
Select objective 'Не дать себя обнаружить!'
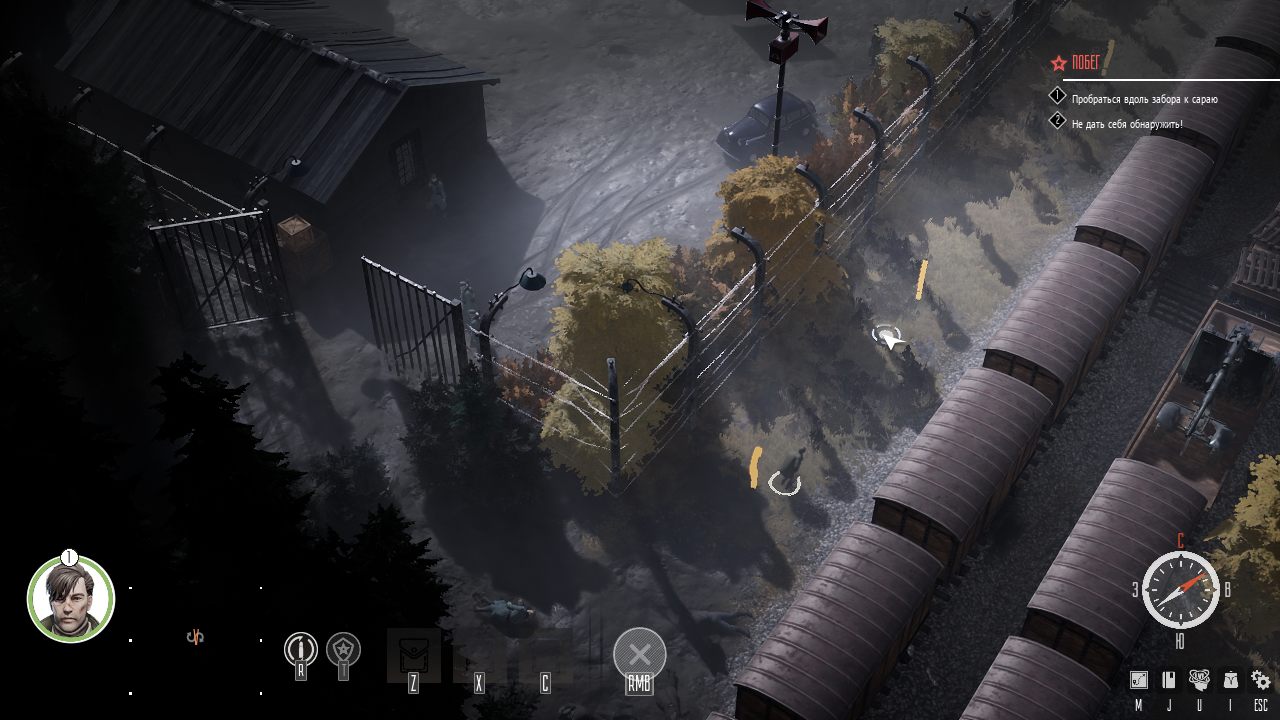coord(1126,123)
